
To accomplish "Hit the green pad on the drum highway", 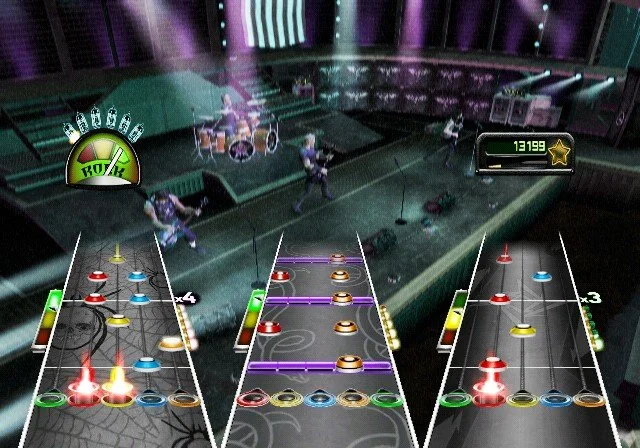I will (386, 400).
